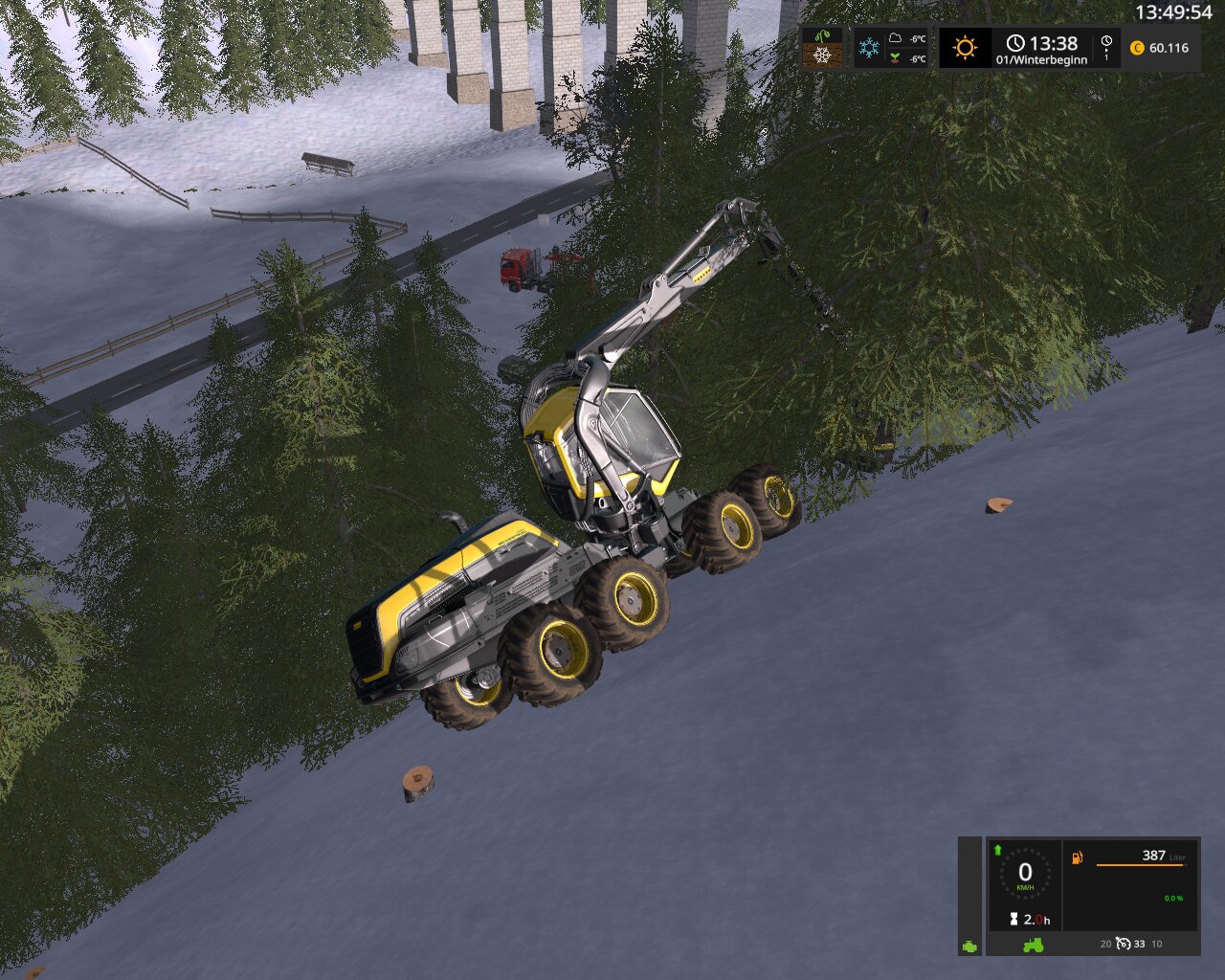Image resolution: width=1225 pixels, height=980 pixels.
Task: Toggle the cruise control speedometer icon
Action: tap(1124, 945)
